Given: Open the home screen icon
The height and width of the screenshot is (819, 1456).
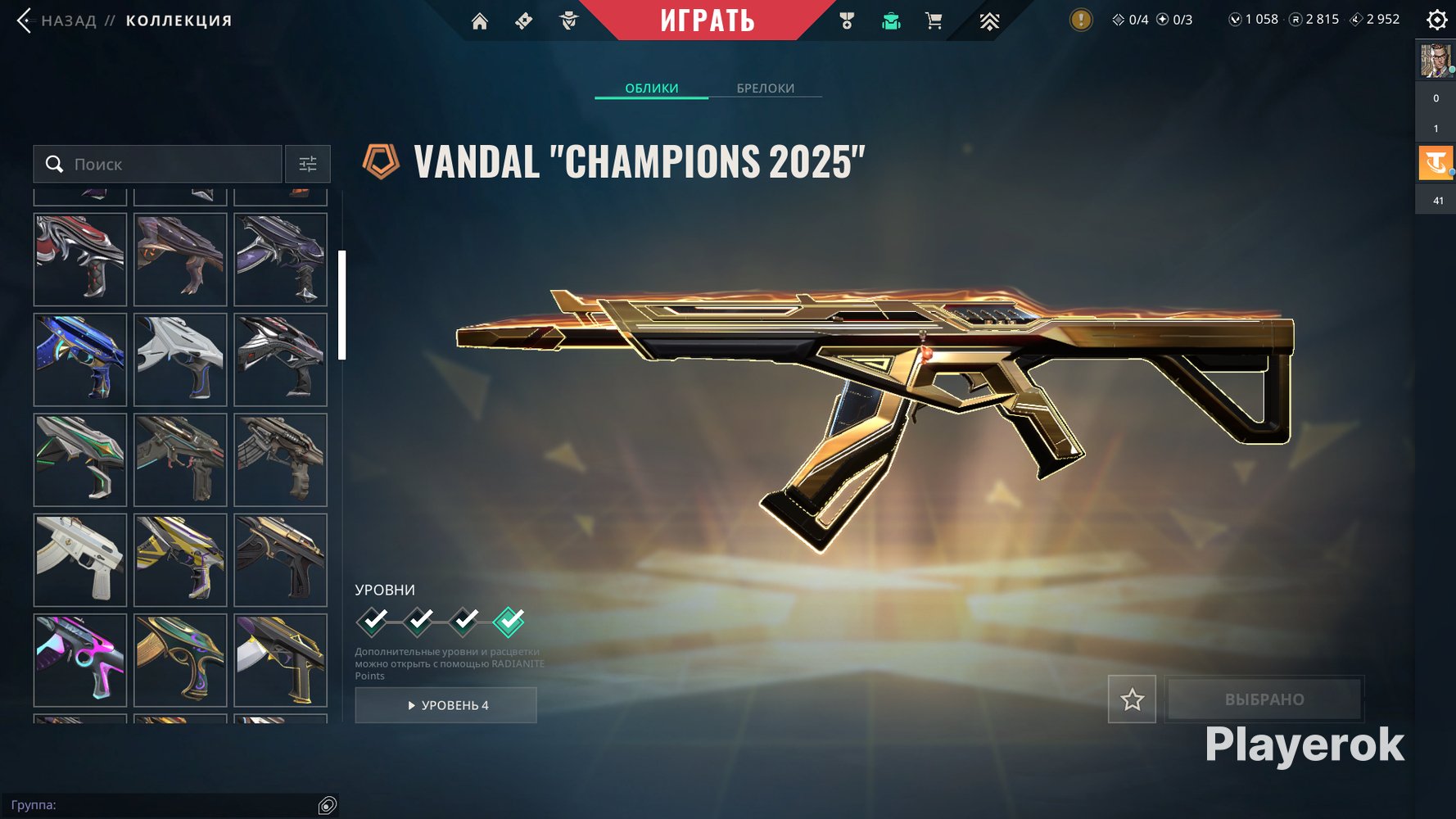Looking at the screenshot, I should (480, 21).
